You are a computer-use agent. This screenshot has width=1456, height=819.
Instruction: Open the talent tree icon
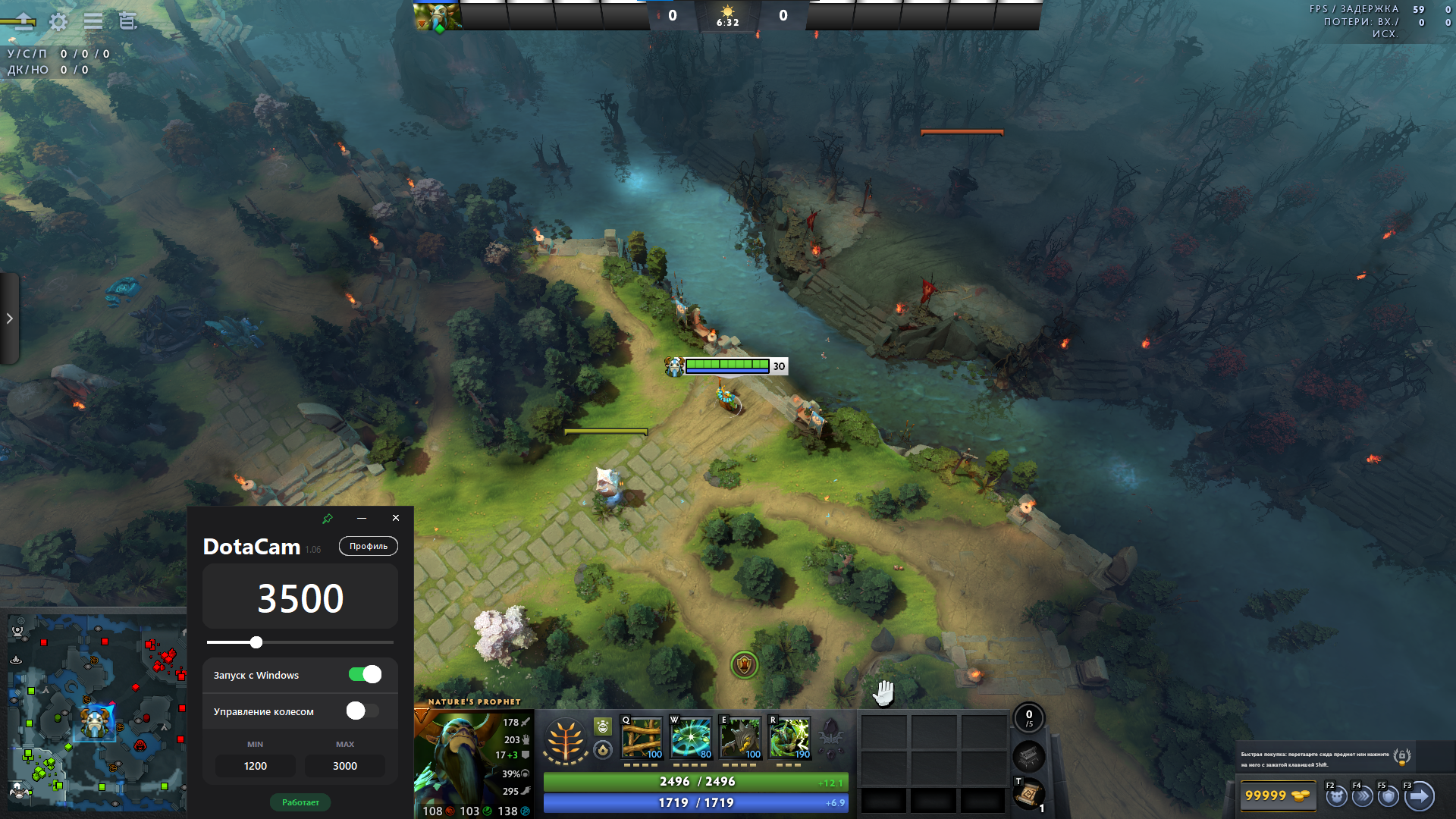tap(565, 739)
